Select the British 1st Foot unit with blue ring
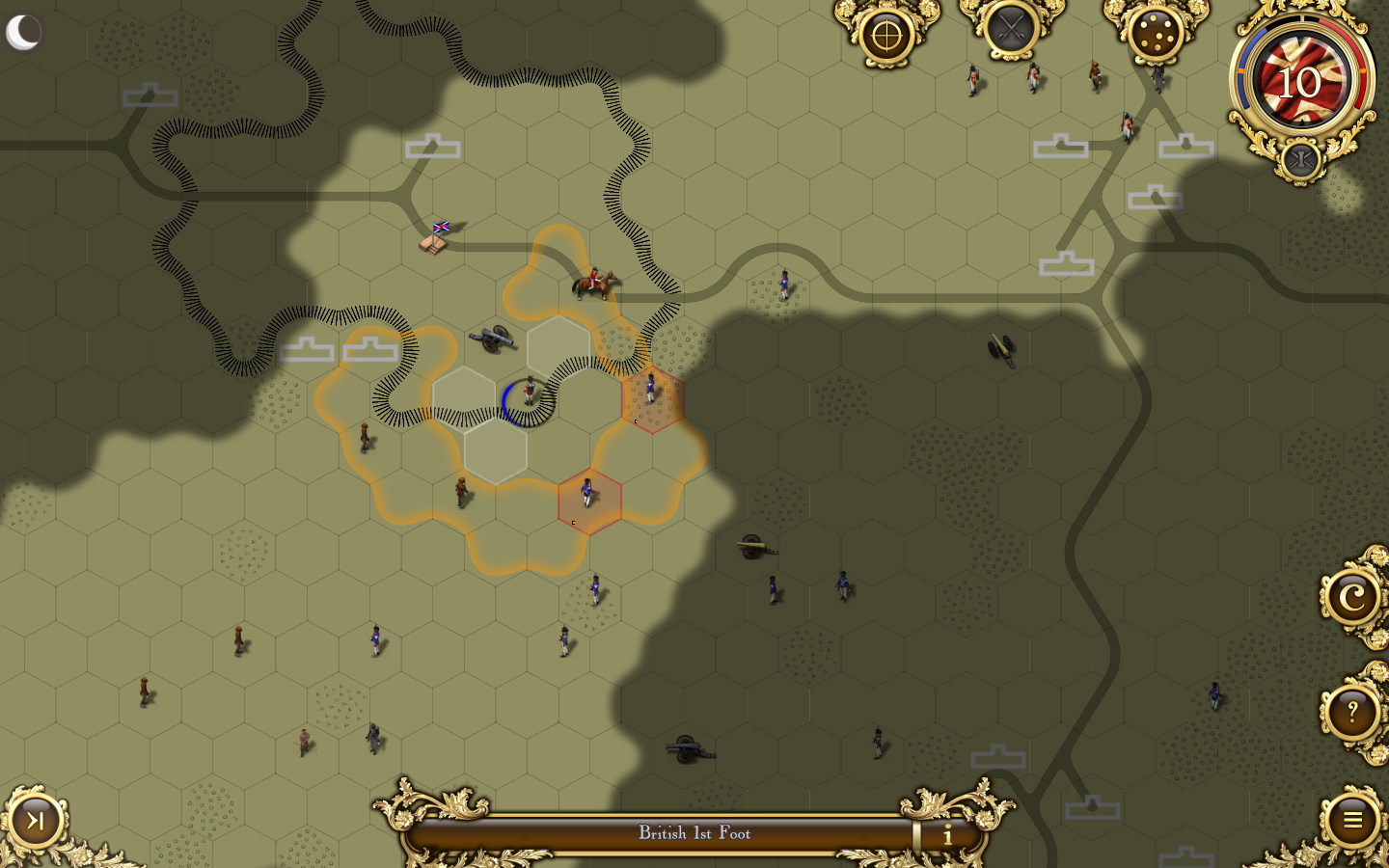The width and height of the screenshot is (1389, 868). click(528, 398)
